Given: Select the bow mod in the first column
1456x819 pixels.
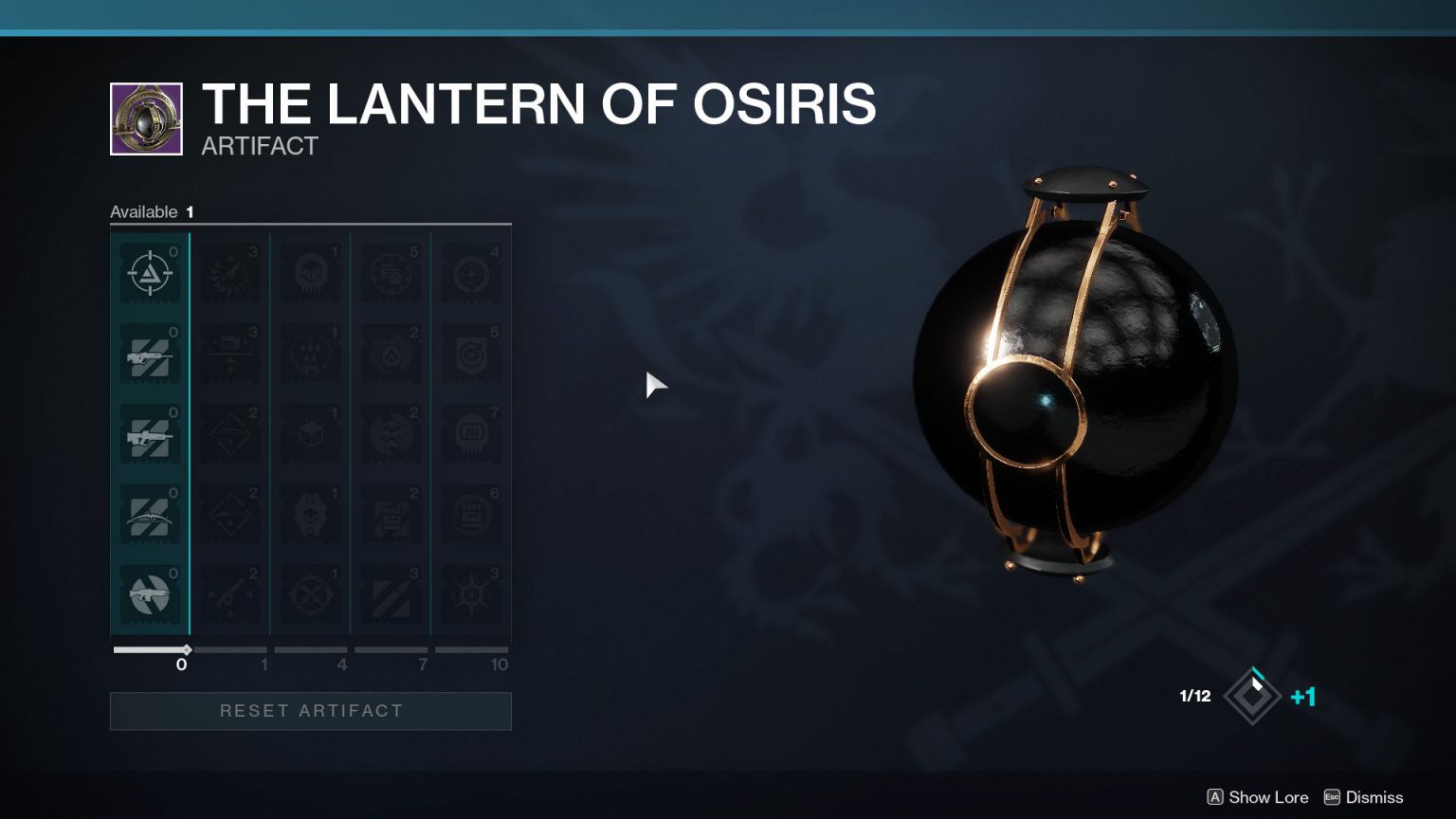Looking at the screenshot, I should pyautogui.click(x=149, y=514).
